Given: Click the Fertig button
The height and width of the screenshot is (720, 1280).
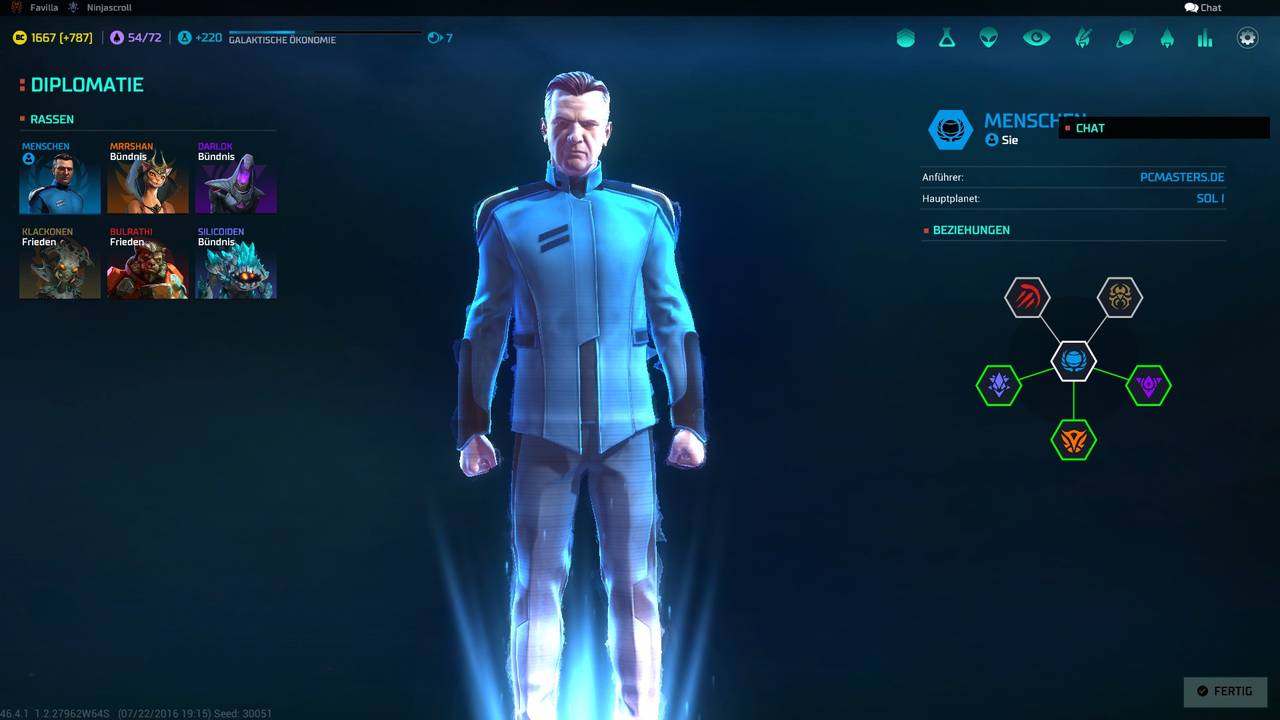Looking at the screenshot, I should coord(1225,691).
